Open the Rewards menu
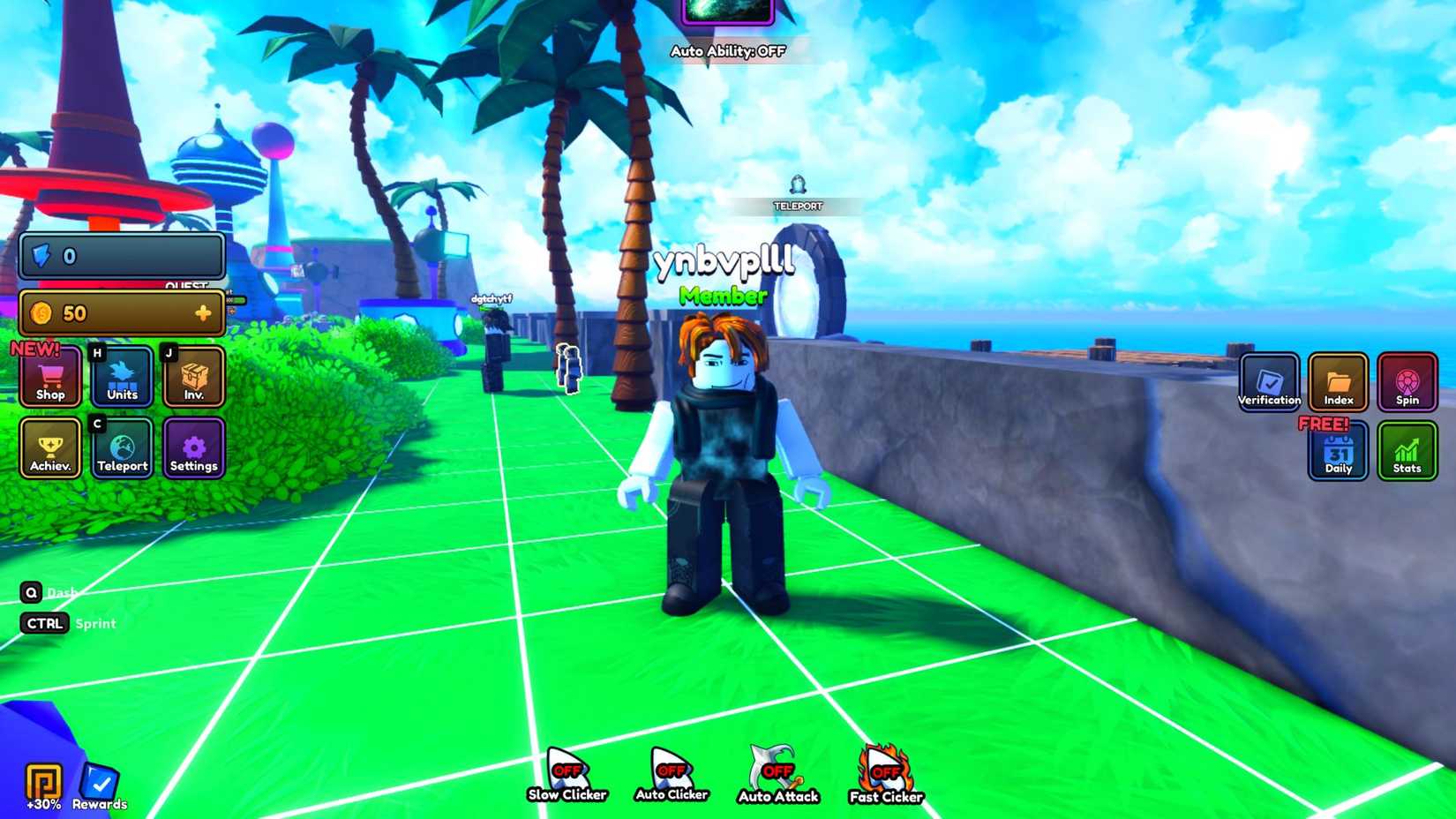 100,781
